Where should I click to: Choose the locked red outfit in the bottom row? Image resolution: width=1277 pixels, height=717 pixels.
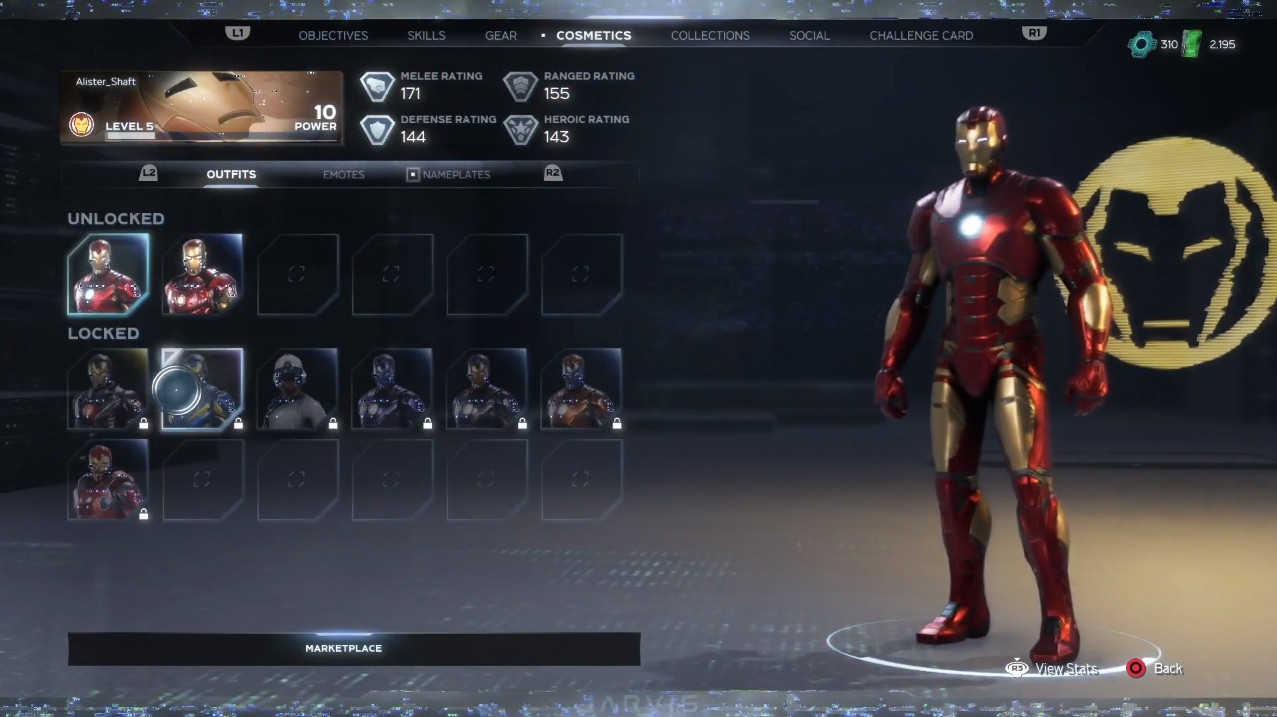coord(108,480)
